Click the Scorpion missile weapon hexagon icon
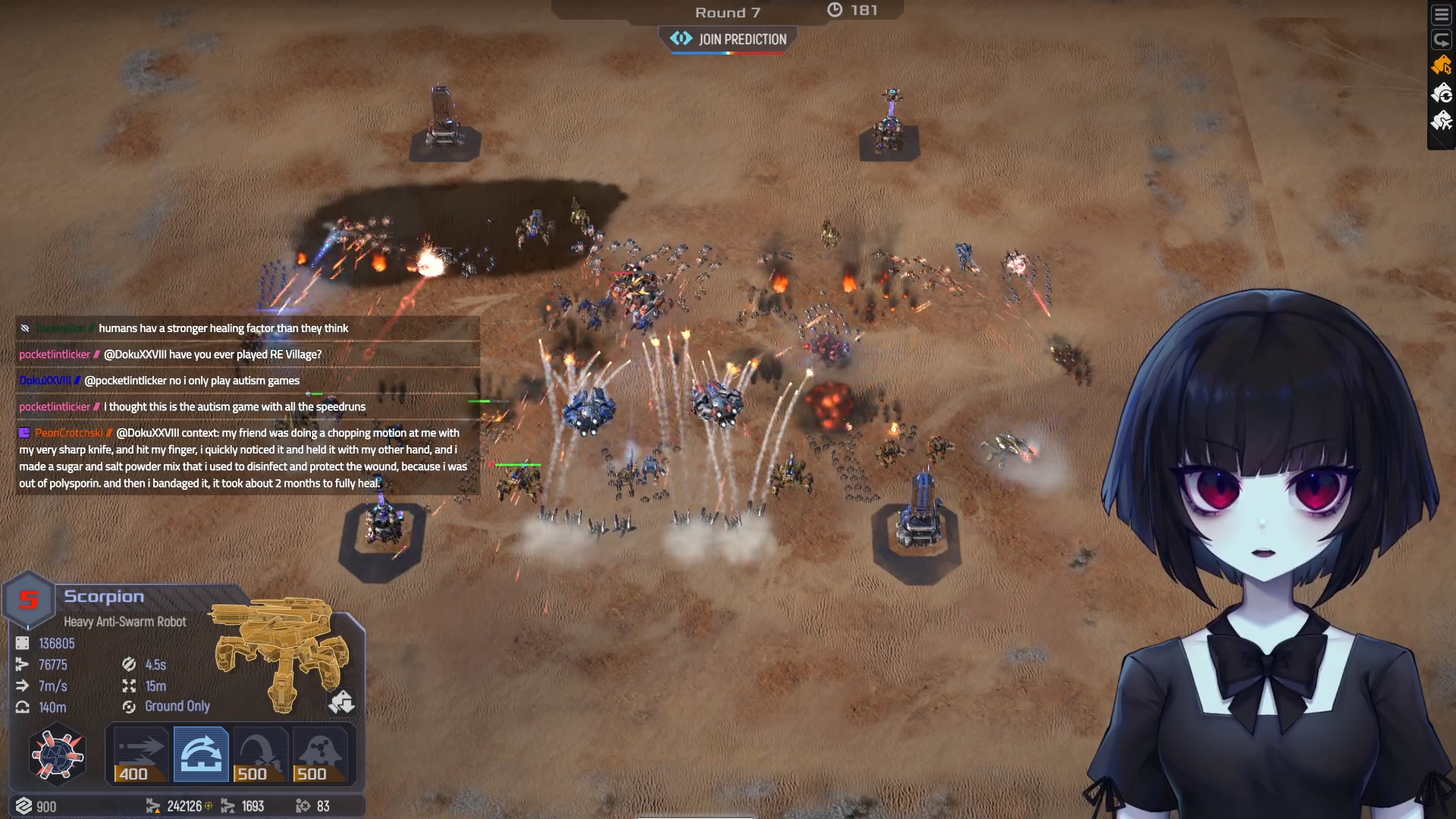This screenshot has height=819, width=1456. 57,755
